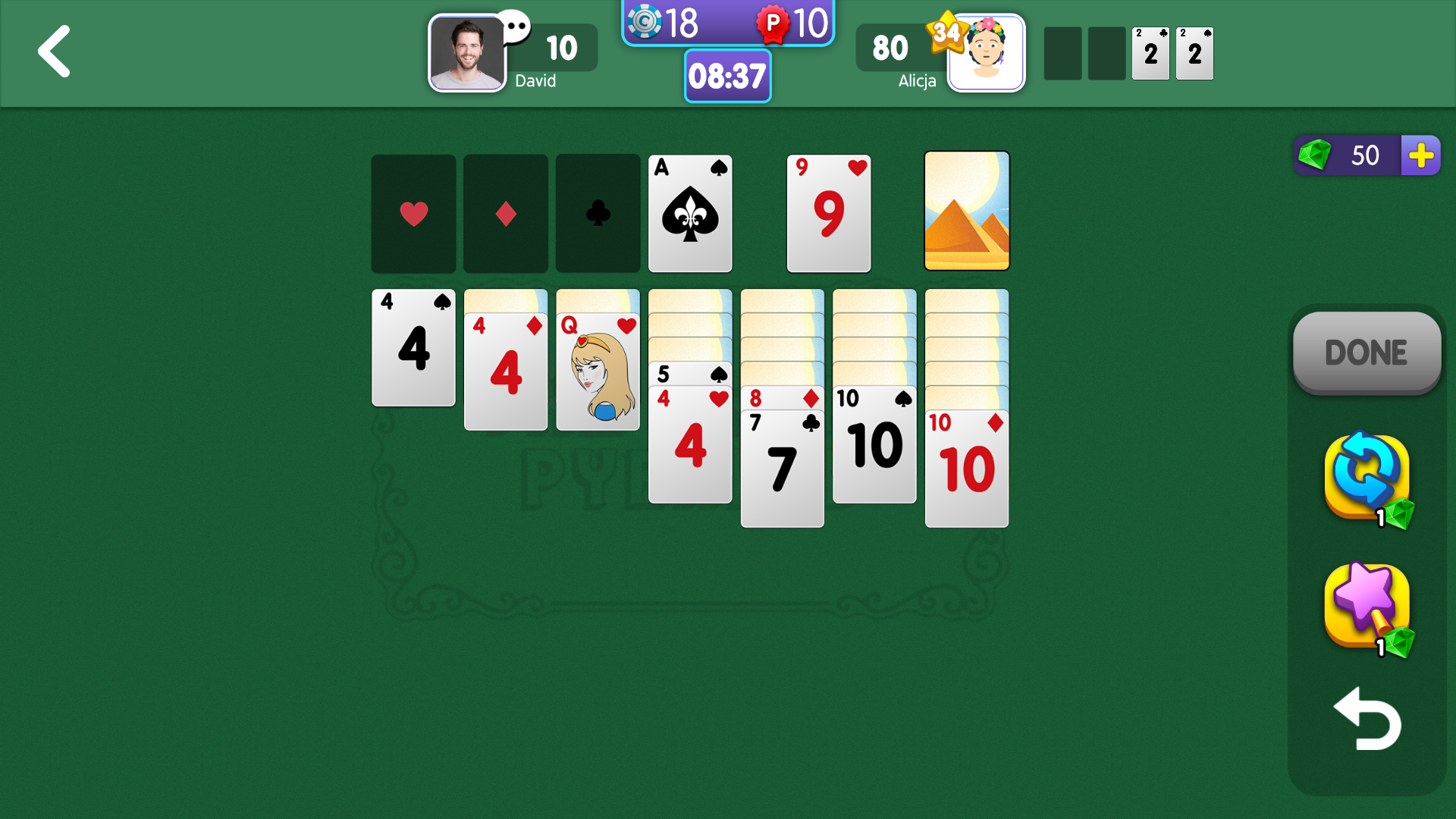Click the back arrow to exit game
The image size is (1456, 819).
pos(54,52)
